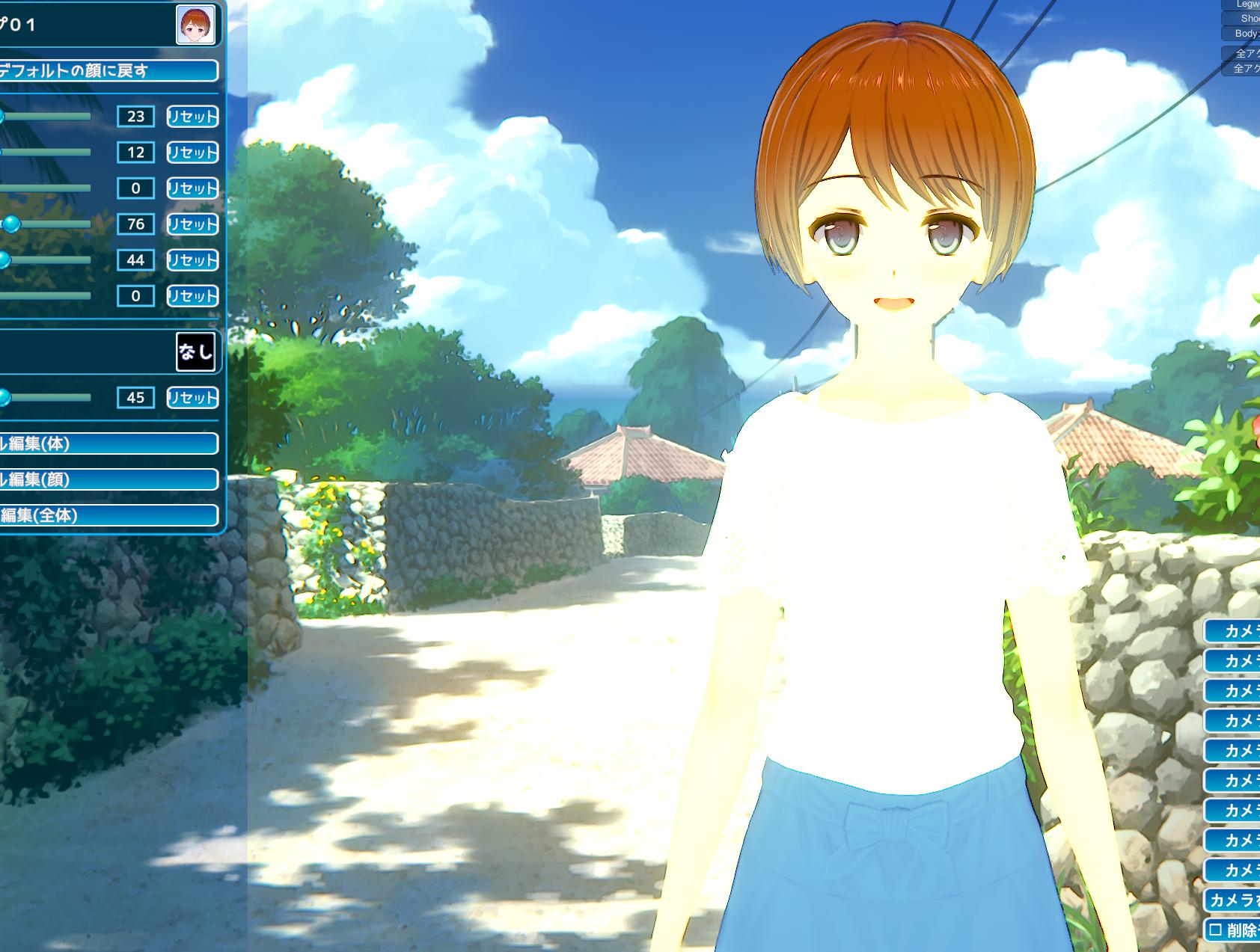Select the character face thumbnail portrait
The image size is (1260, 952).
tap(196, 25)
